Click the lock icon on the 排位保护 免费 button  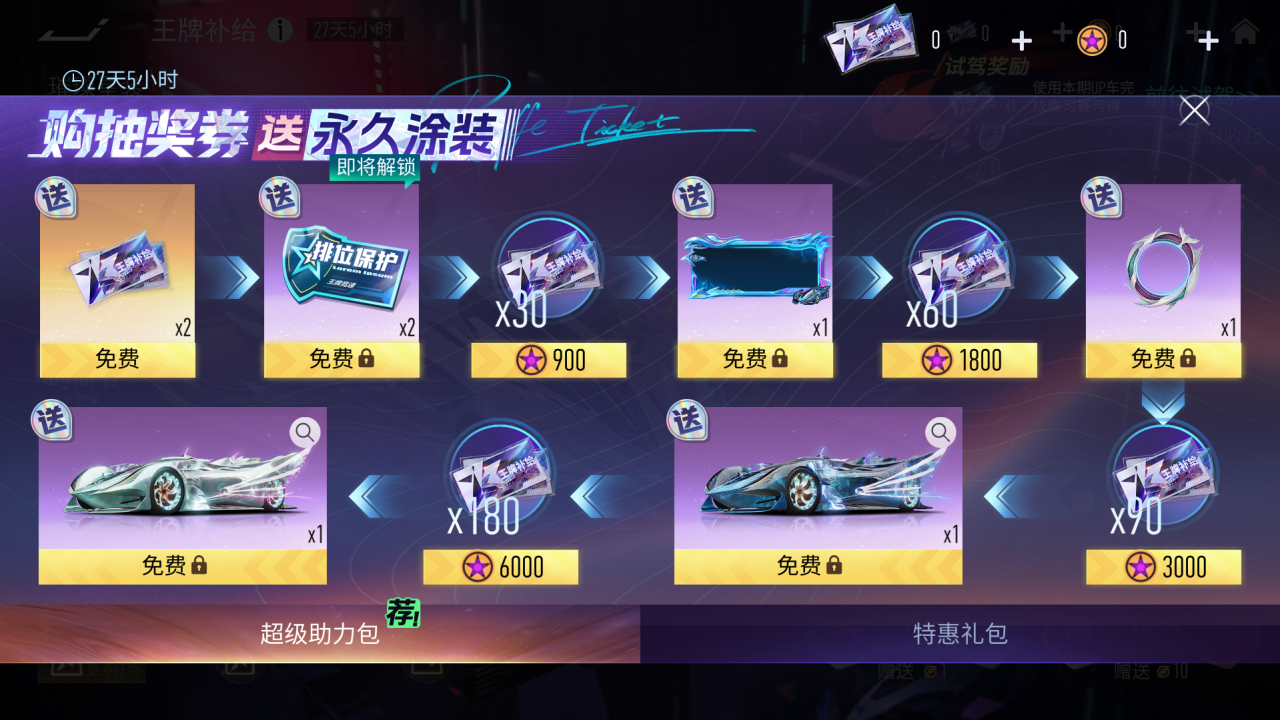point(364,360)
